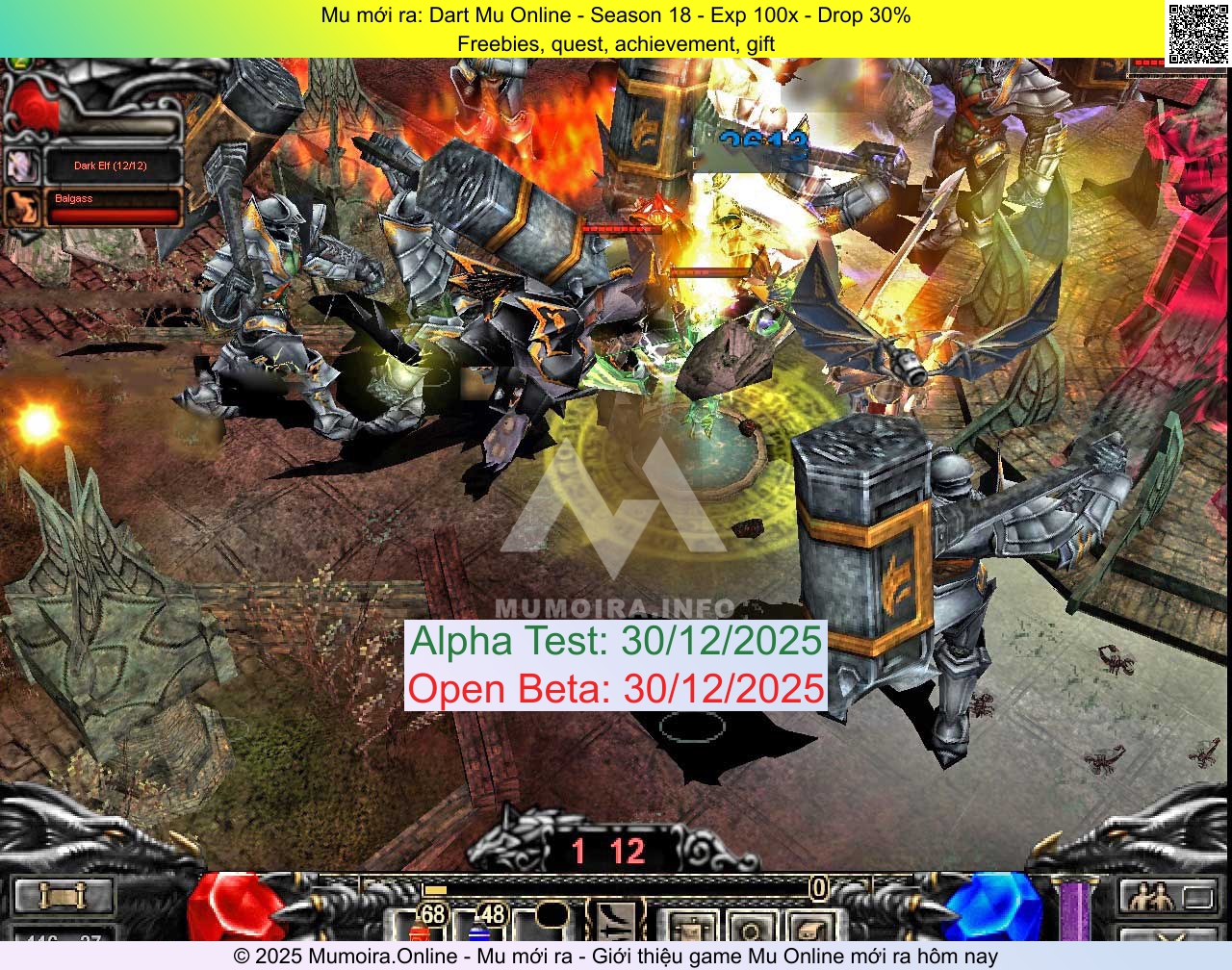Click the MUMOIRA.INFO watermark text

point(616,607)
